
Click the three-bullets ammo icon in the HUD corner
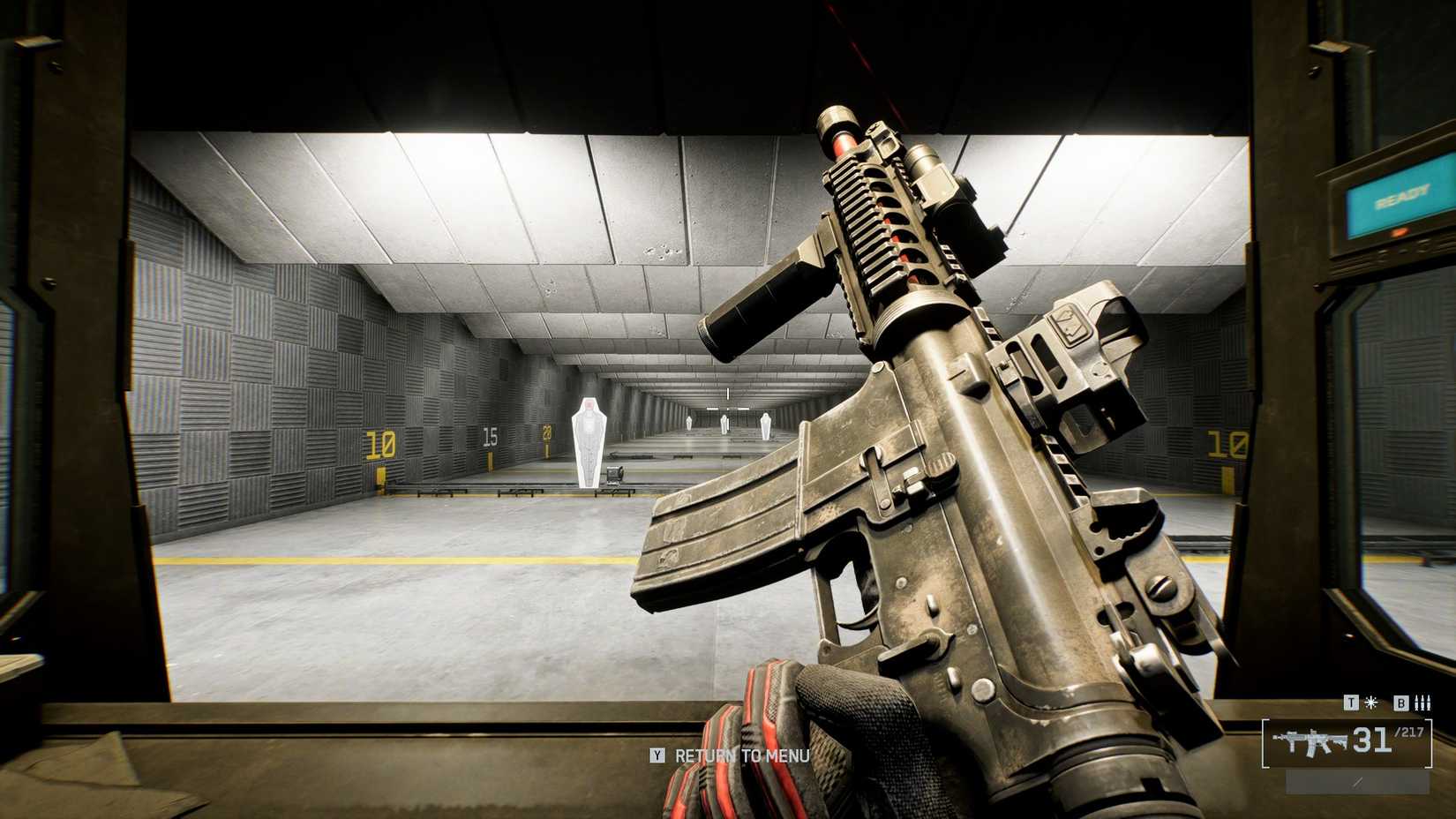1422,703
